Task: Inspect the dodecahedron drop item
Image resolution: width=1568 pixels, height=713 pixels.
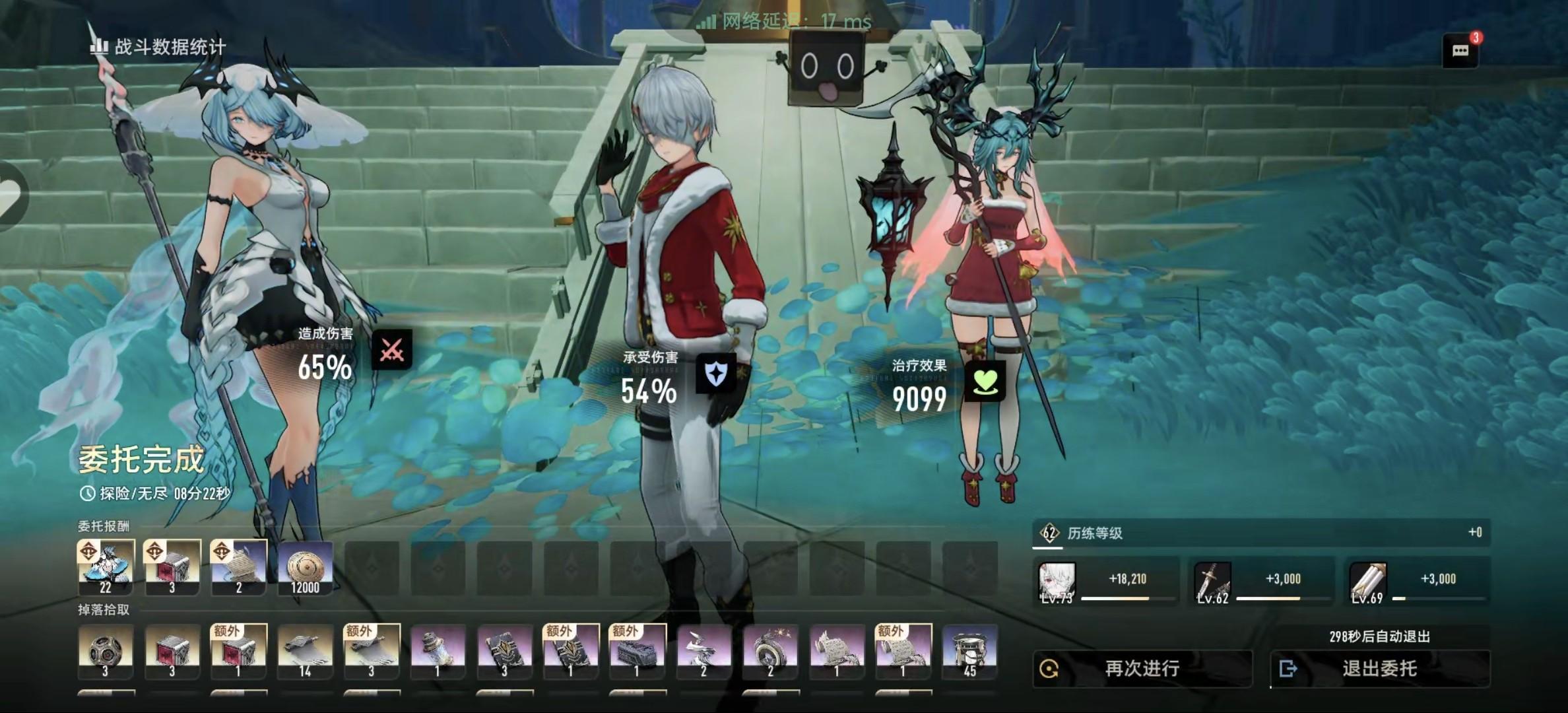Action: pos(106,652)
